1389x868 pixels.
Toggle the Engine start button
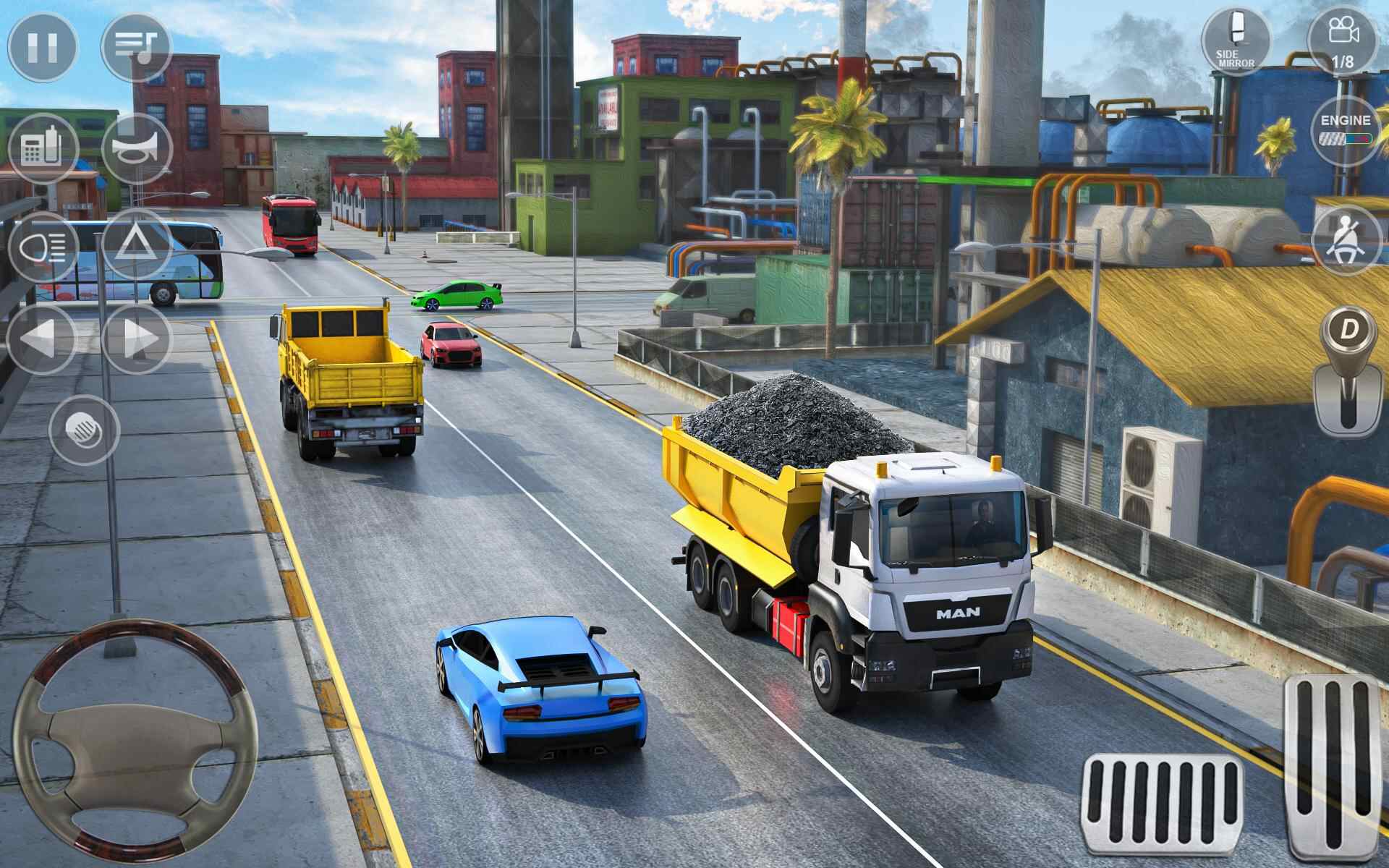click(x=1345, y=130)
